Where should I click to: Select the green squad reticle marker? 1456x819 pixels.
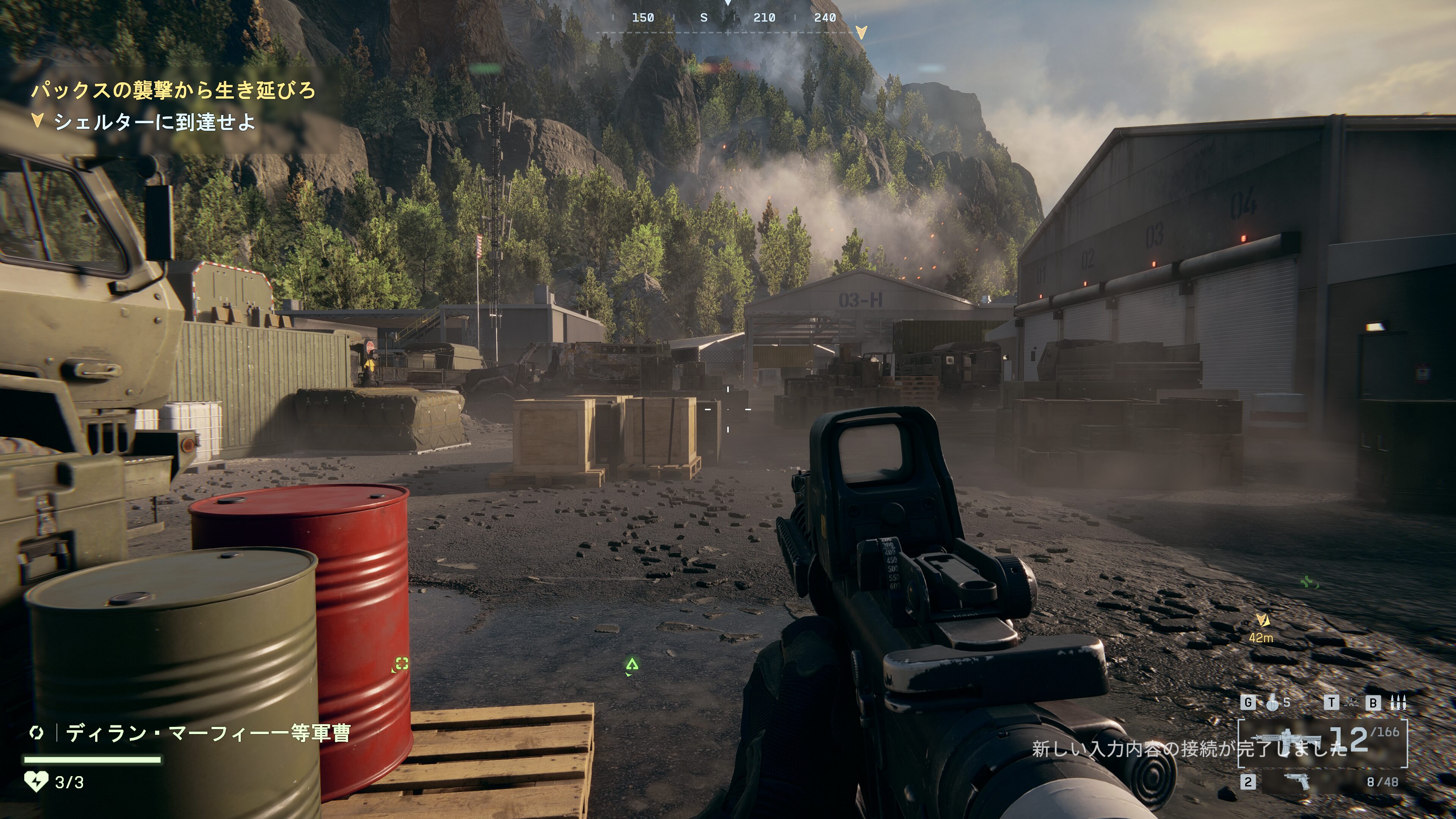point(401,664)
